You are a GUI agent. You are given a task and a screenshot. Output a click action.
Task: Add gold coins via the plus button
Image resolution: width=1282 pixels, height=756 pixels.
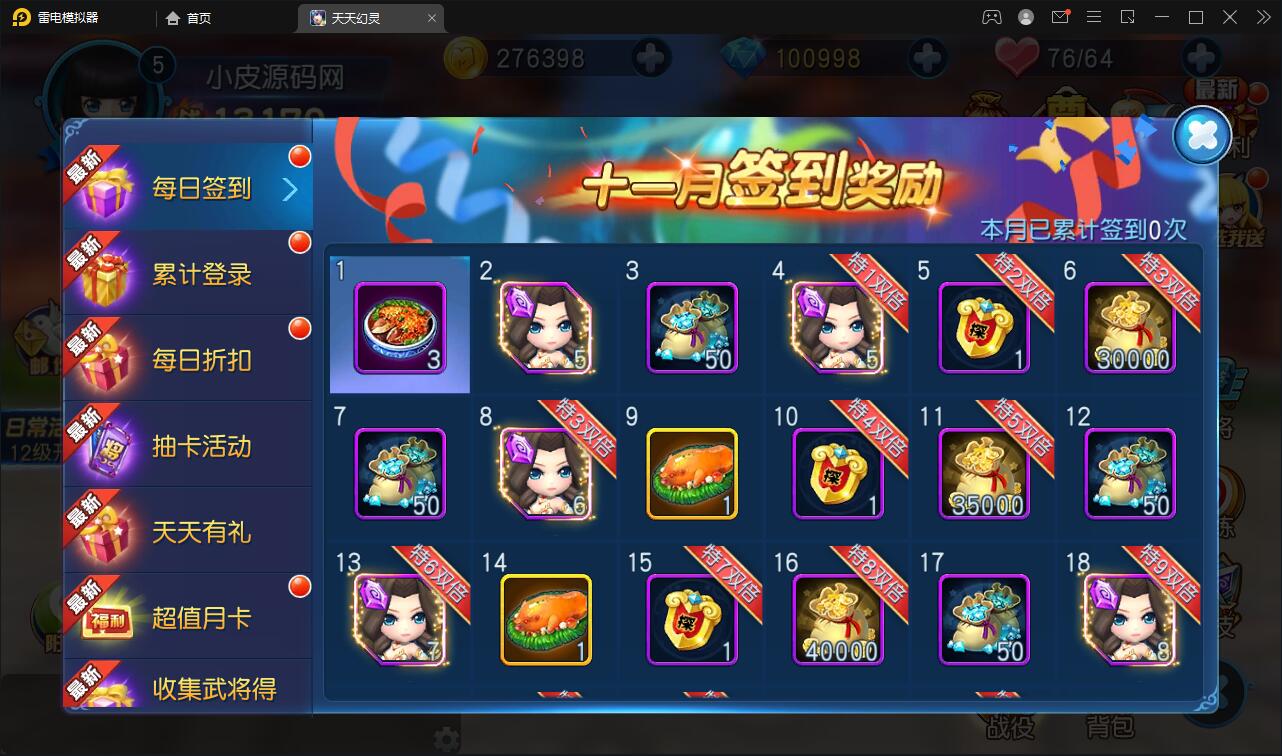click(650, 57)
